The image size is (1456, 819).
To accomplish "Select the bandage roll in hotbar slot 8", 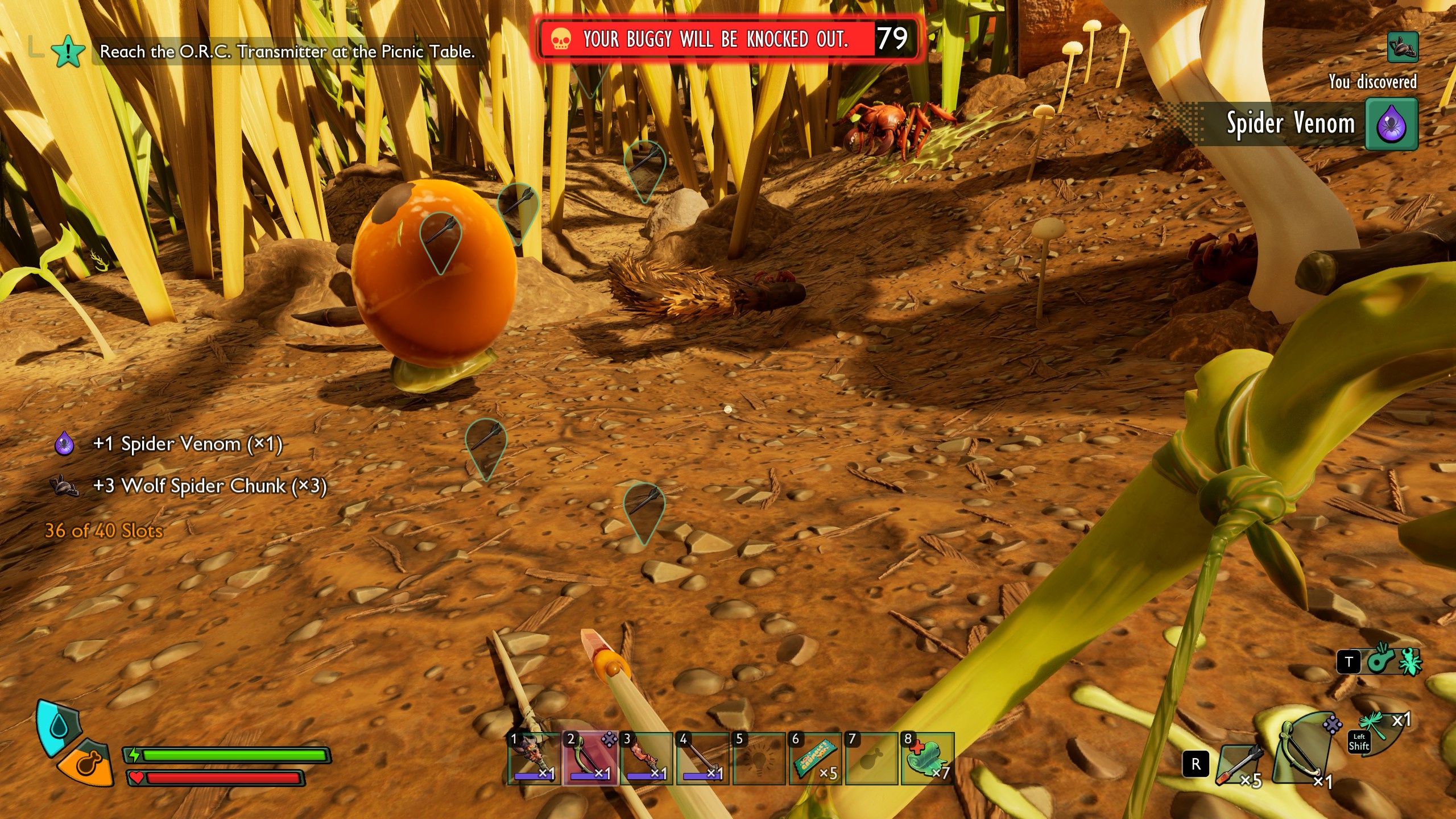I will point(927,758).
